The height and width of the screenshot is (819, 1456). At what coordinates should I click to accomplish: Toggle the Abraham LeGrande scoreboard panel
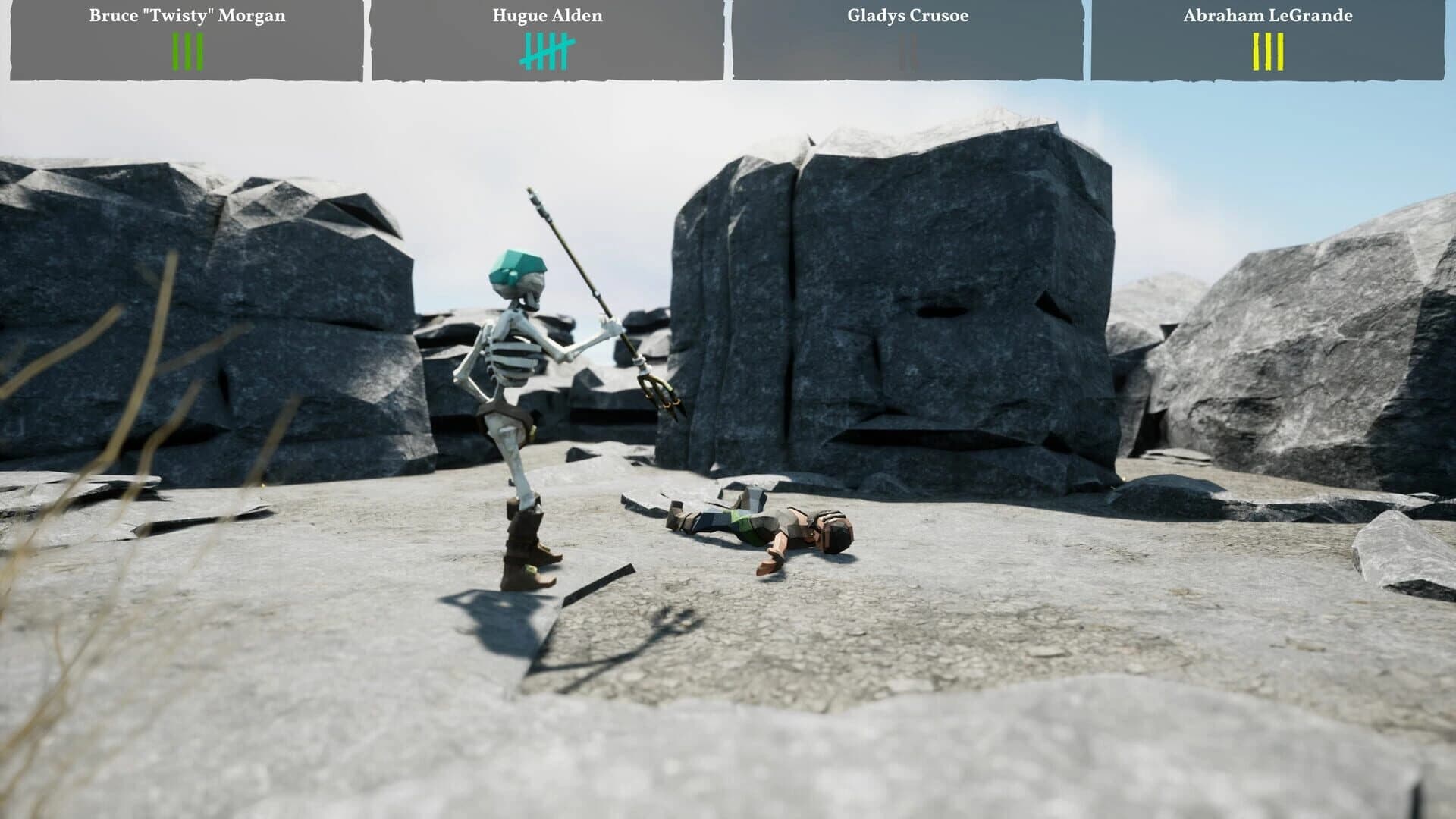(1267, 38)
